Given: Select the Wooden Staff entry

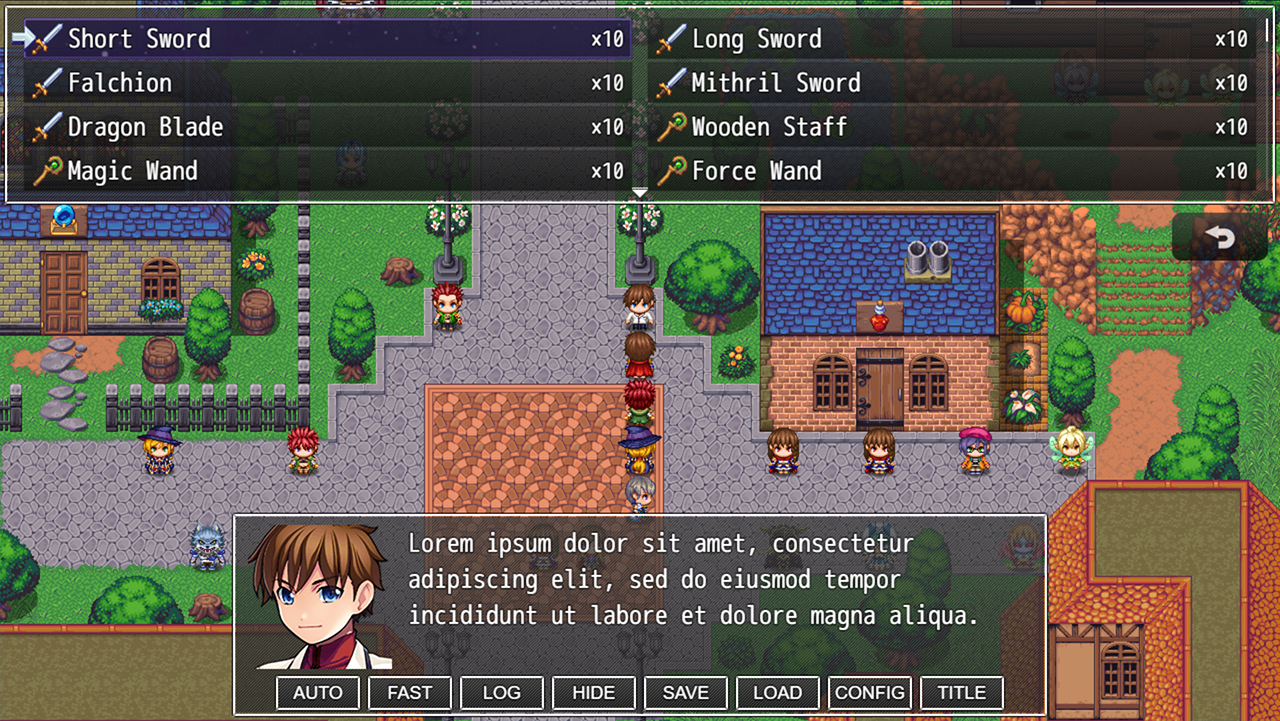Looking at the screenshot, I should pos(952,127).
